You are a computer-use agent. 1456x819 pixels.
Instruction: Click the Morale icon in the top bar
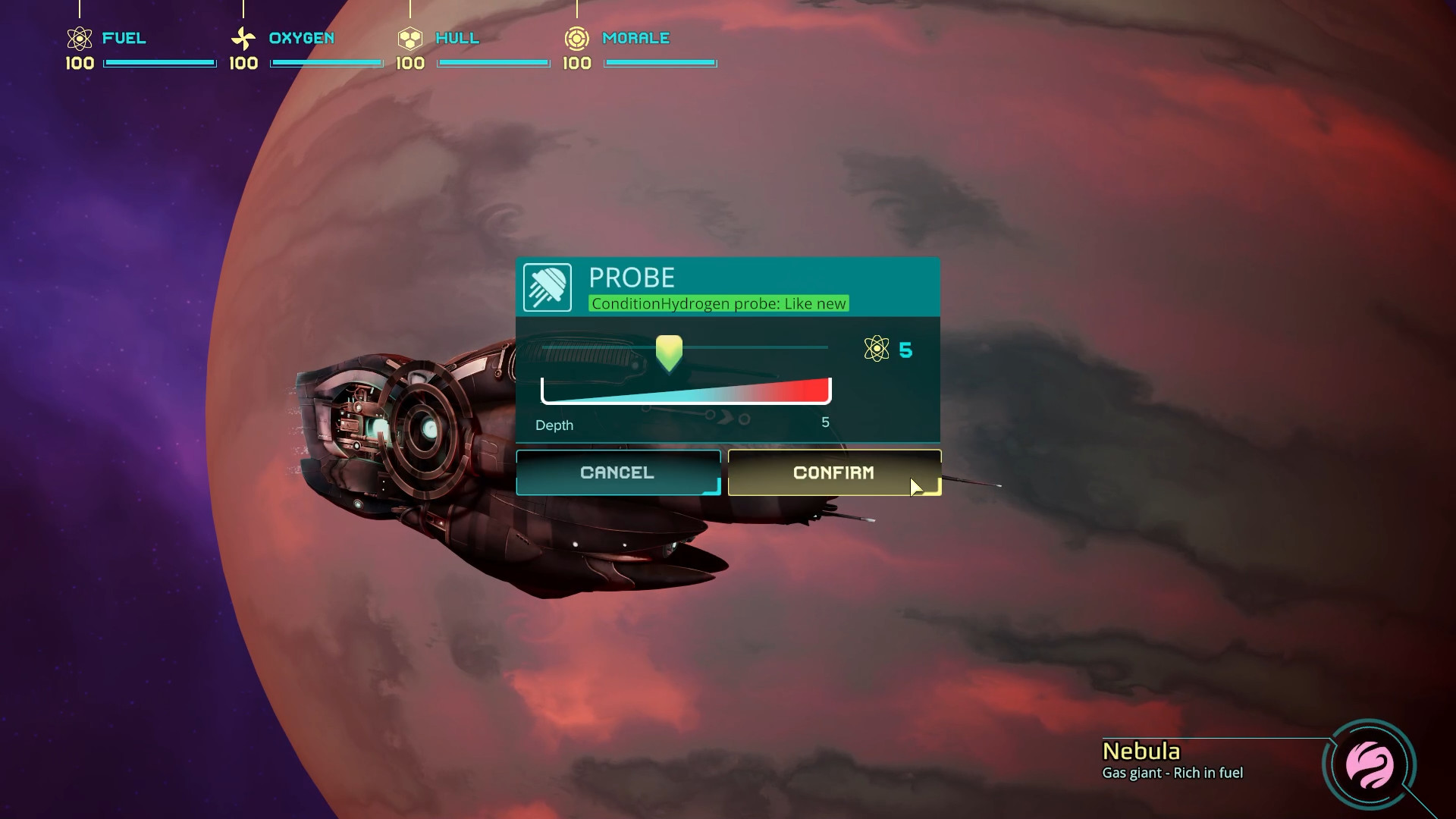pyautogui.click(x=578, y=37)
